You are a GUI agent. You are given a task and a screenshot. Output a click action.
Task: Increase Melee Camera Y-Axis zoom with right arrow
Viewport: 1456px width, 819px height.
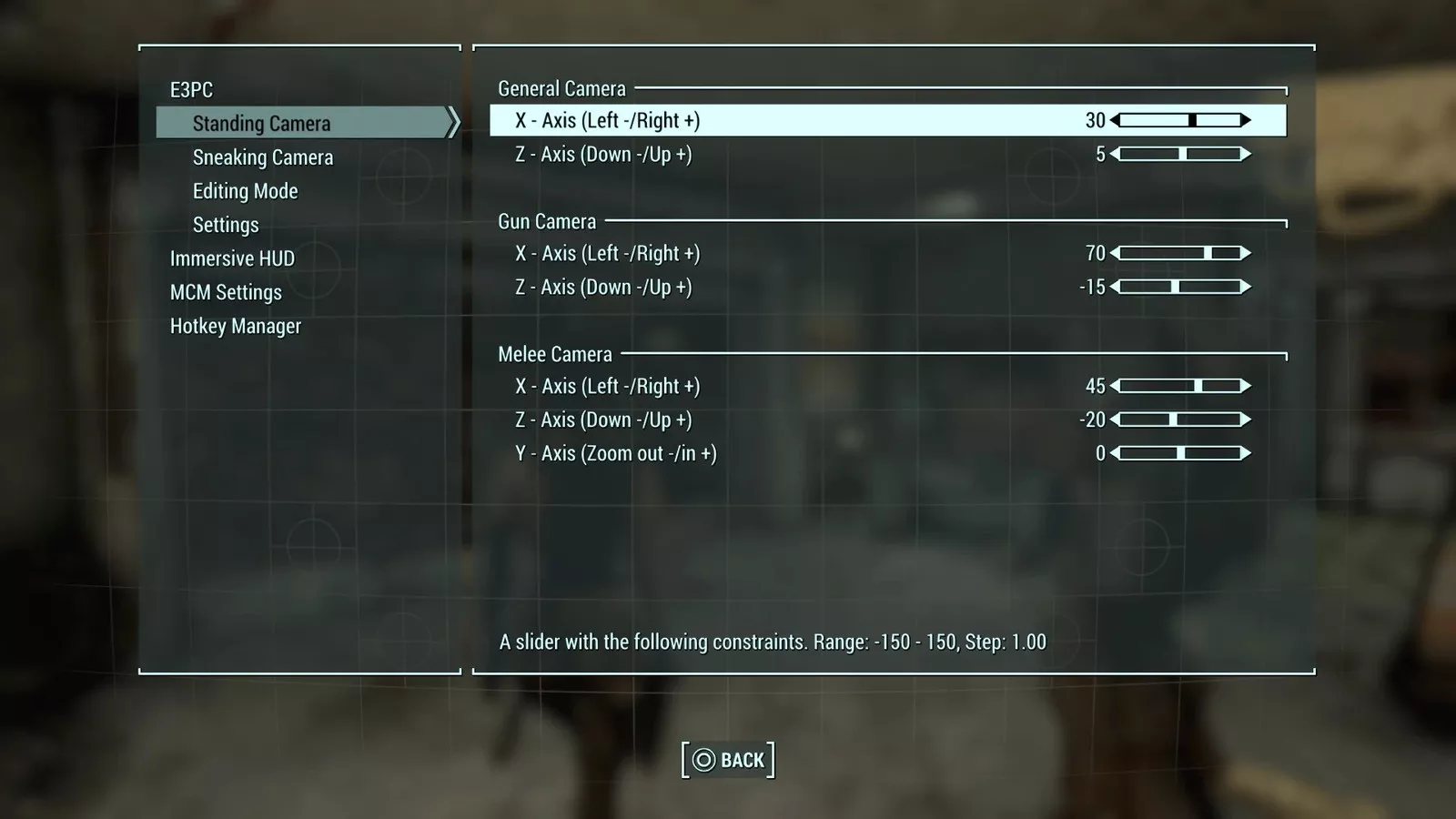click(x=1247, y=453)
